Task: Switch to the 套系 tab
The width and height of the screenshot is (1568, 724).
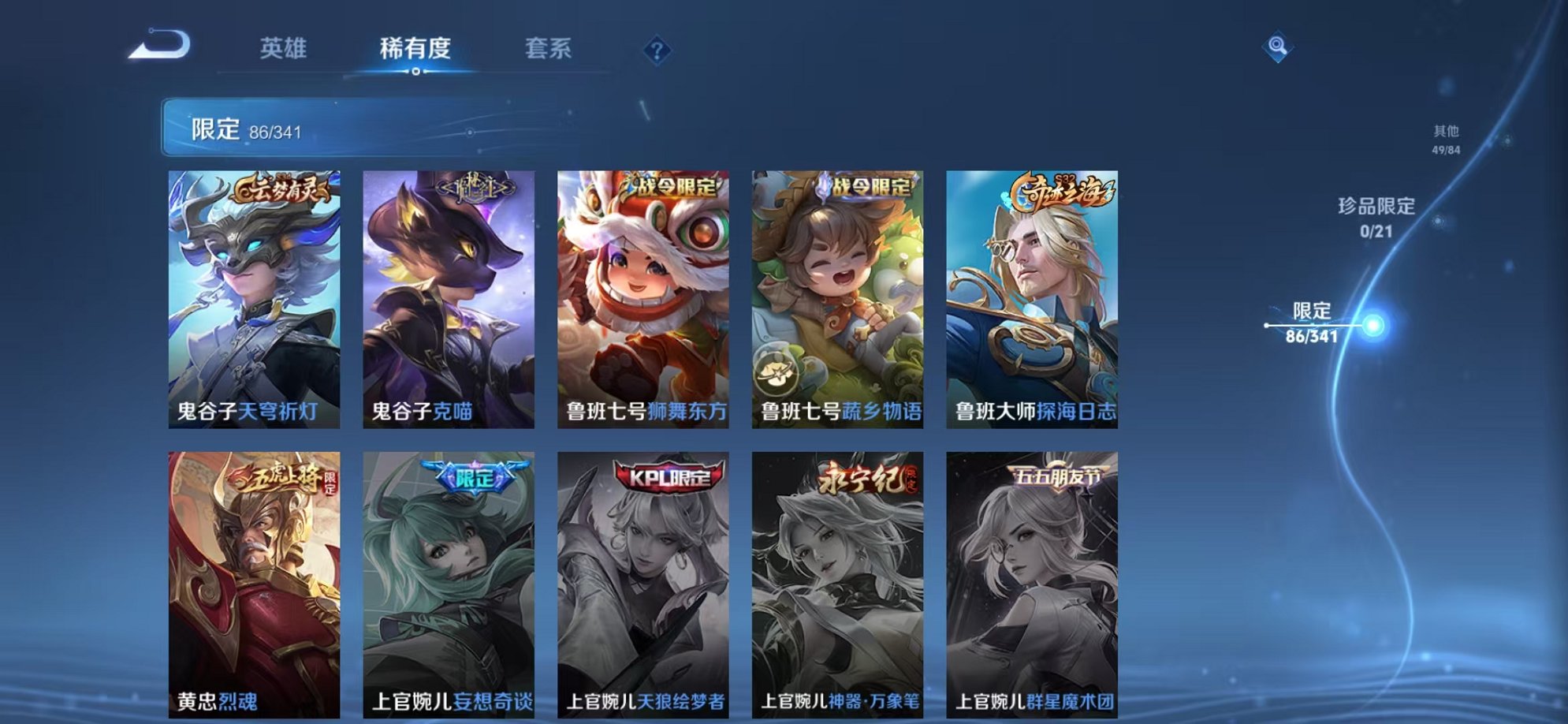Action: pos(549,49)
